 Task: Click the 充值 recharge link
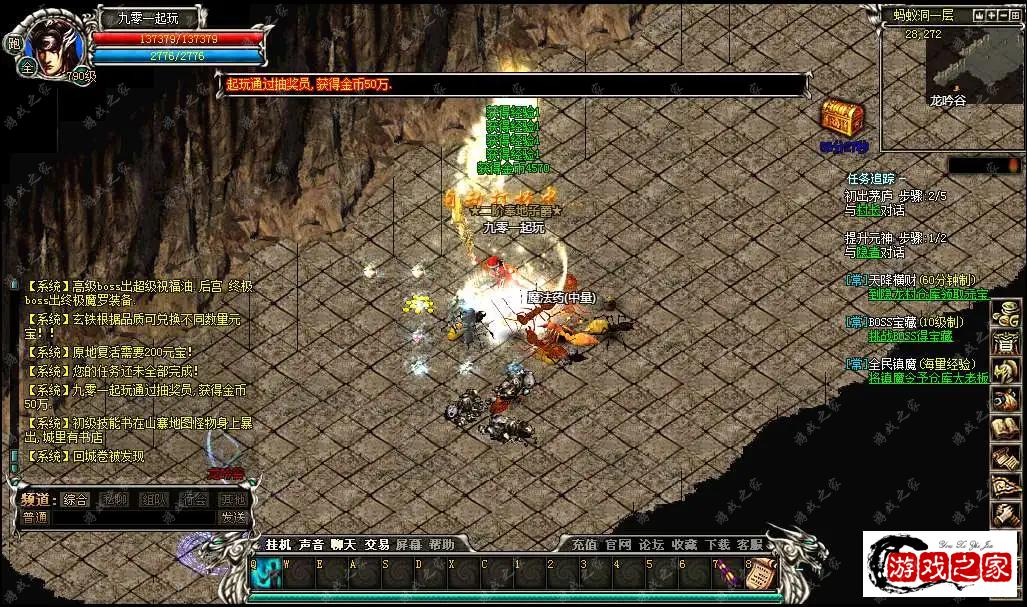click(x=584, y=545)
